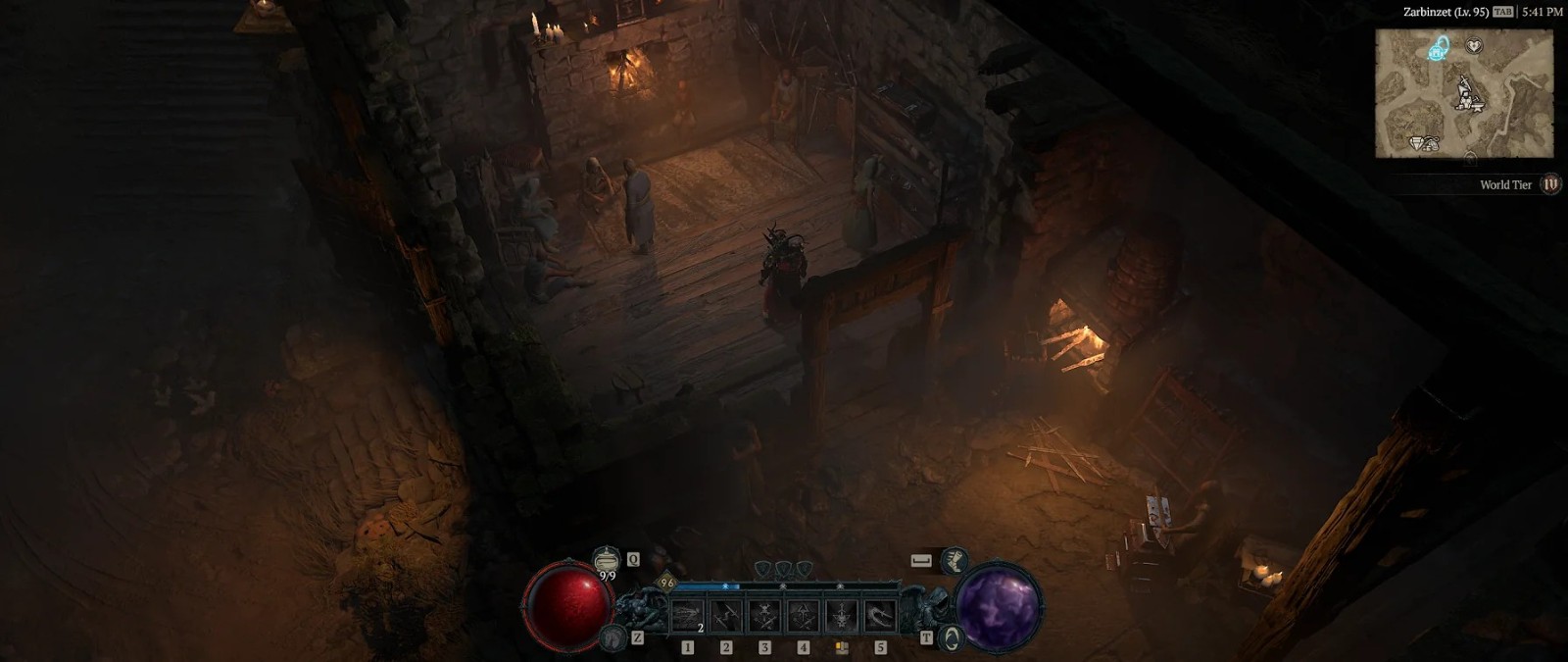Activate the crossed blades skill in slot 2

(x=726, y=616)
